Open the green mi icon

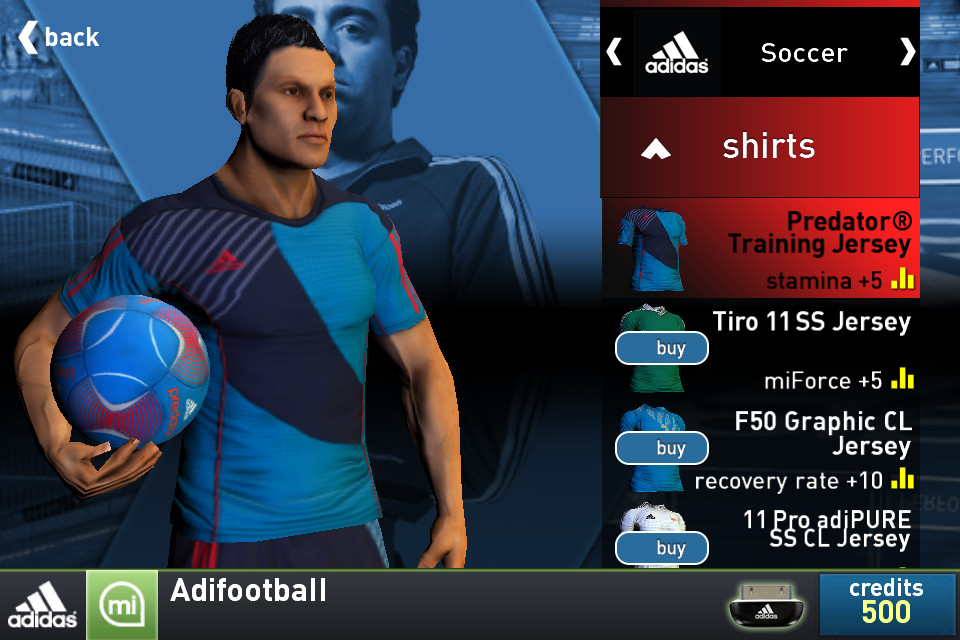tap(121, 606)
